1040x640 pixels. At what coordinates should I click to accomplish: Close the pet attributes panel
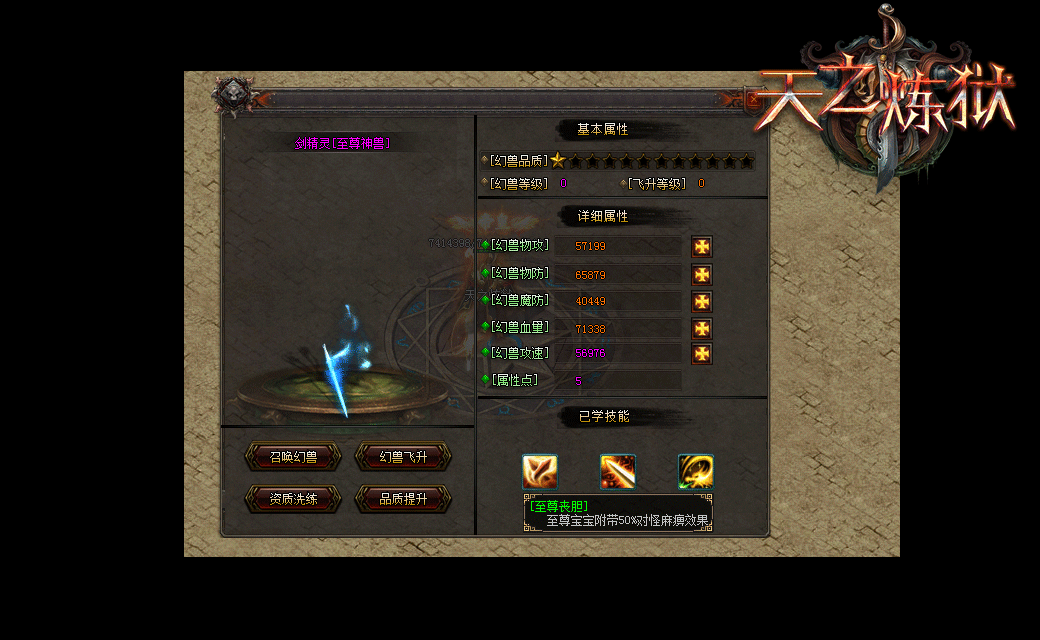(753, 98)
